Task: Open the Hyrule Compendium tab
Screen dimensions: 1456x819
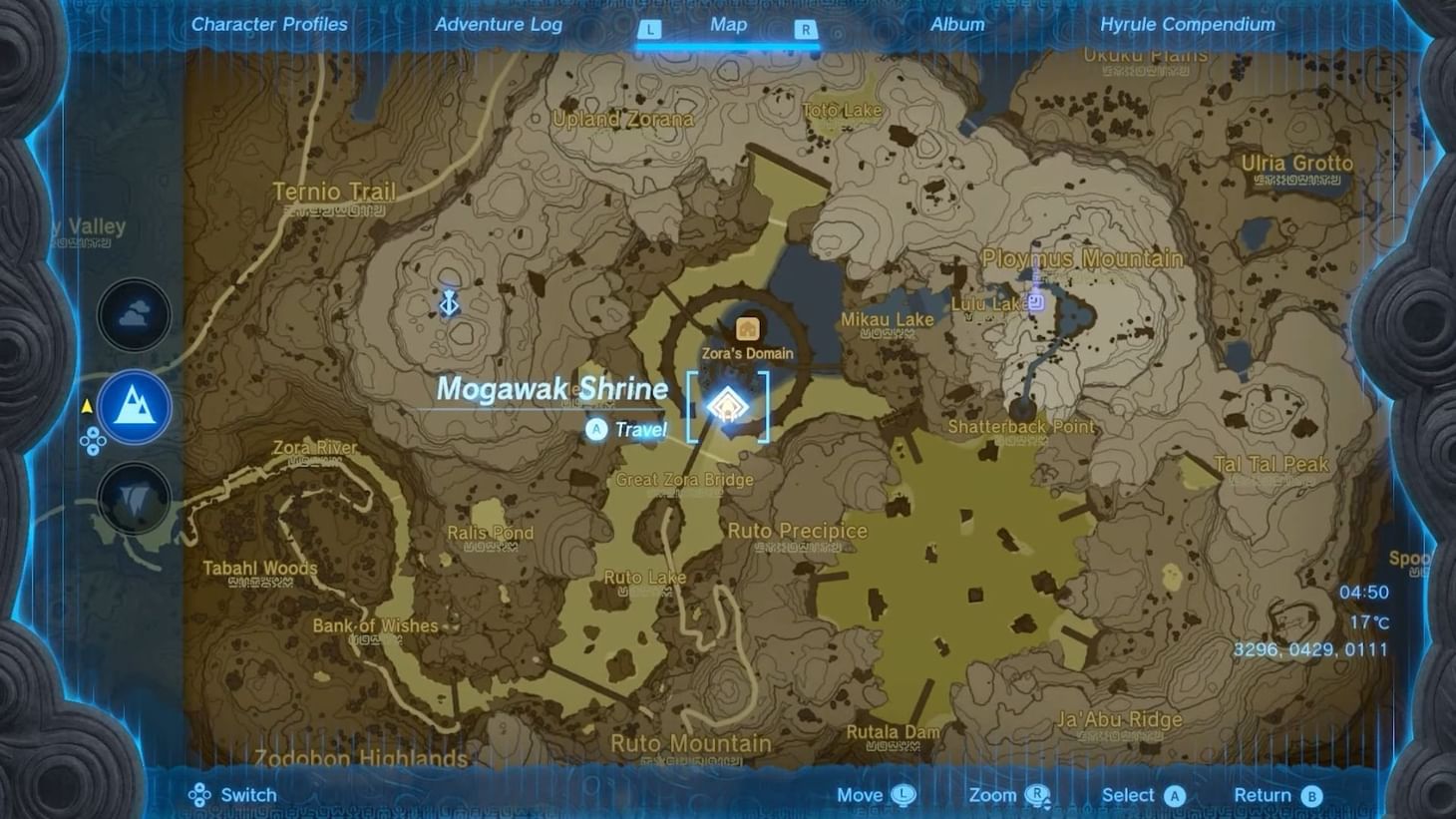Action: pos(1187,23)
